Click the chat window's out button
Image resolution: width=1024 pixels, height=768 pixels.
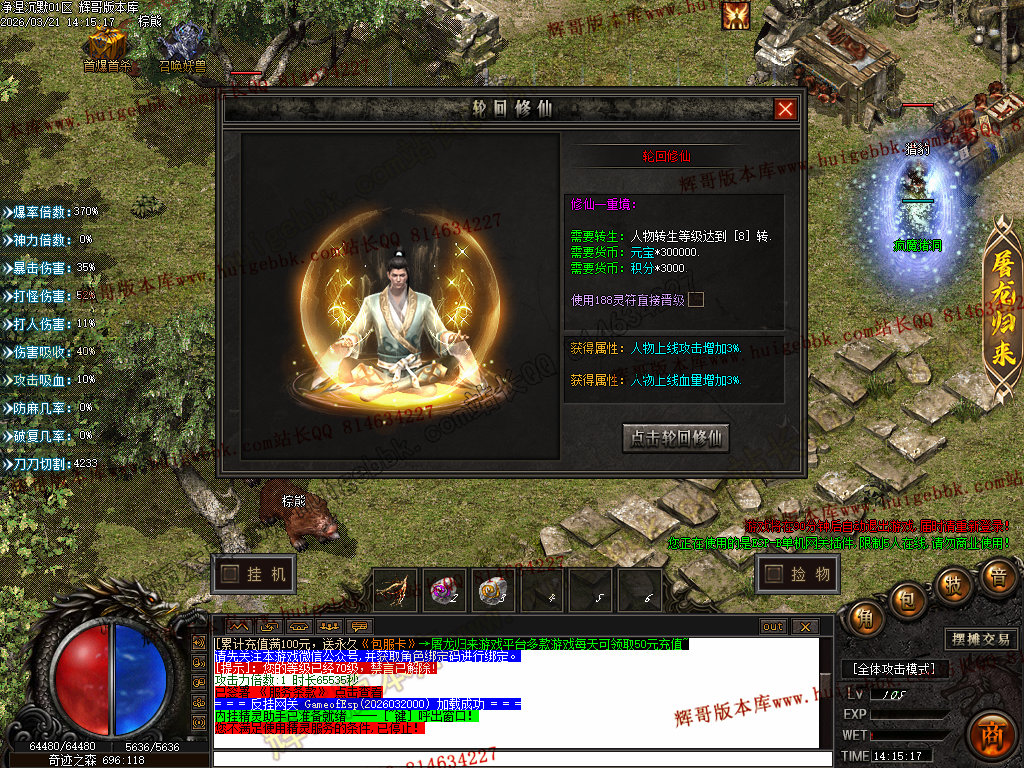[x=773, y=627]
